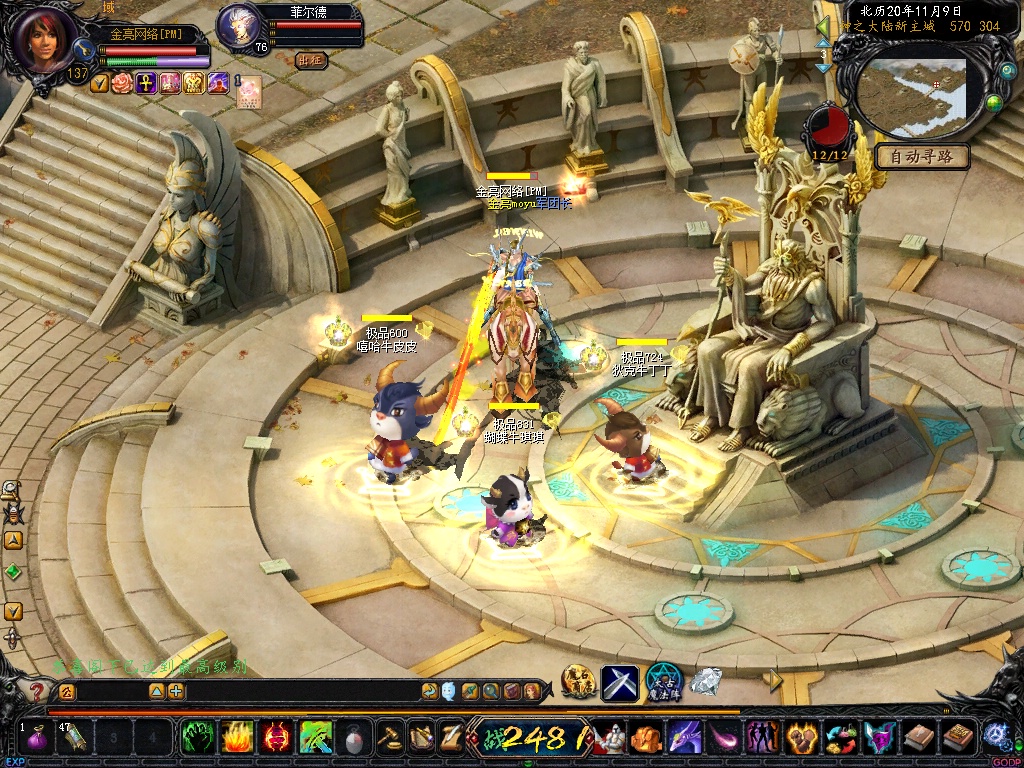
Task: Click the blue down arrow stepper
Action: [823, 68]
